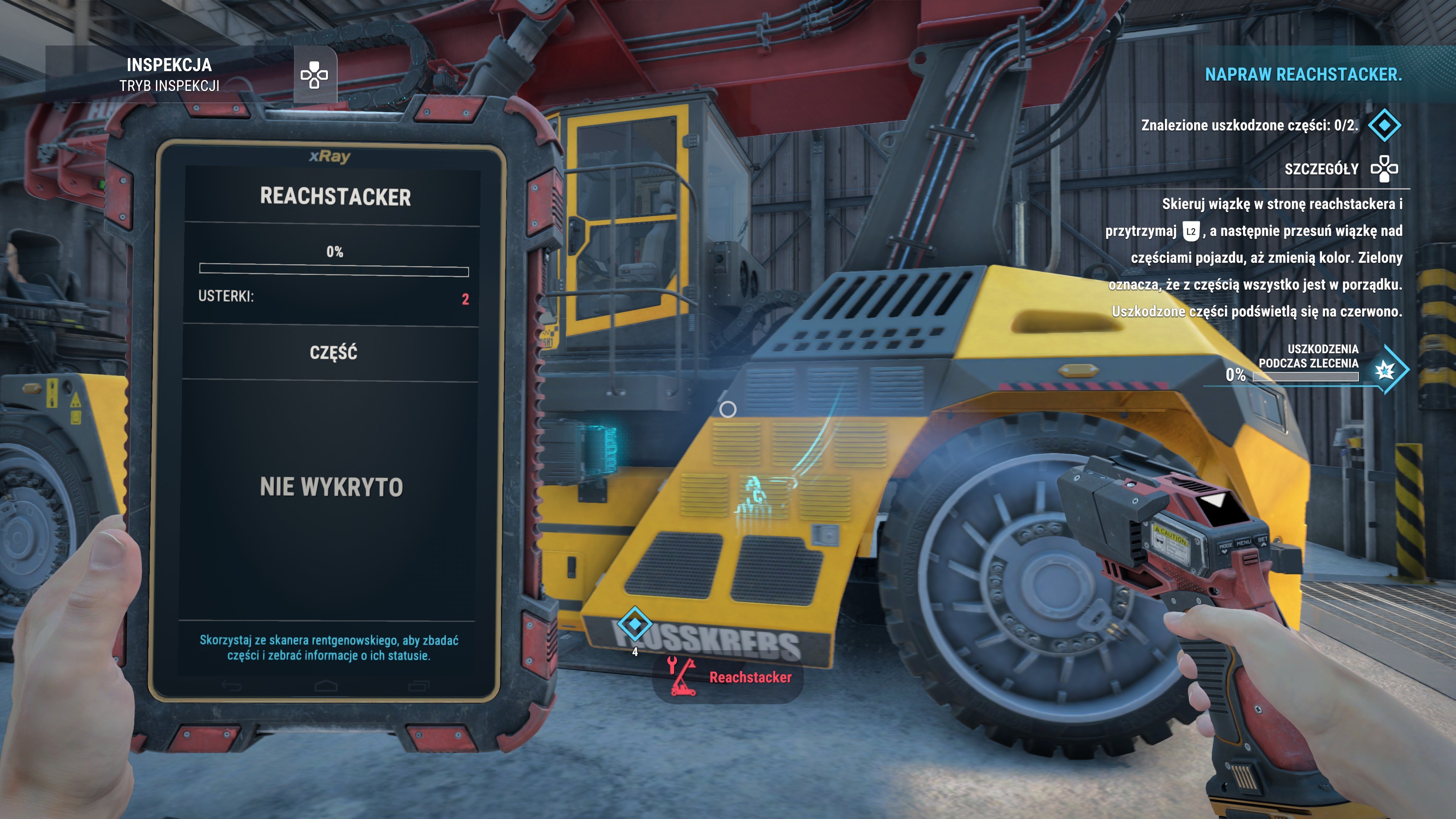Select the Część section header on the xRay tablet

click(333, 353)
